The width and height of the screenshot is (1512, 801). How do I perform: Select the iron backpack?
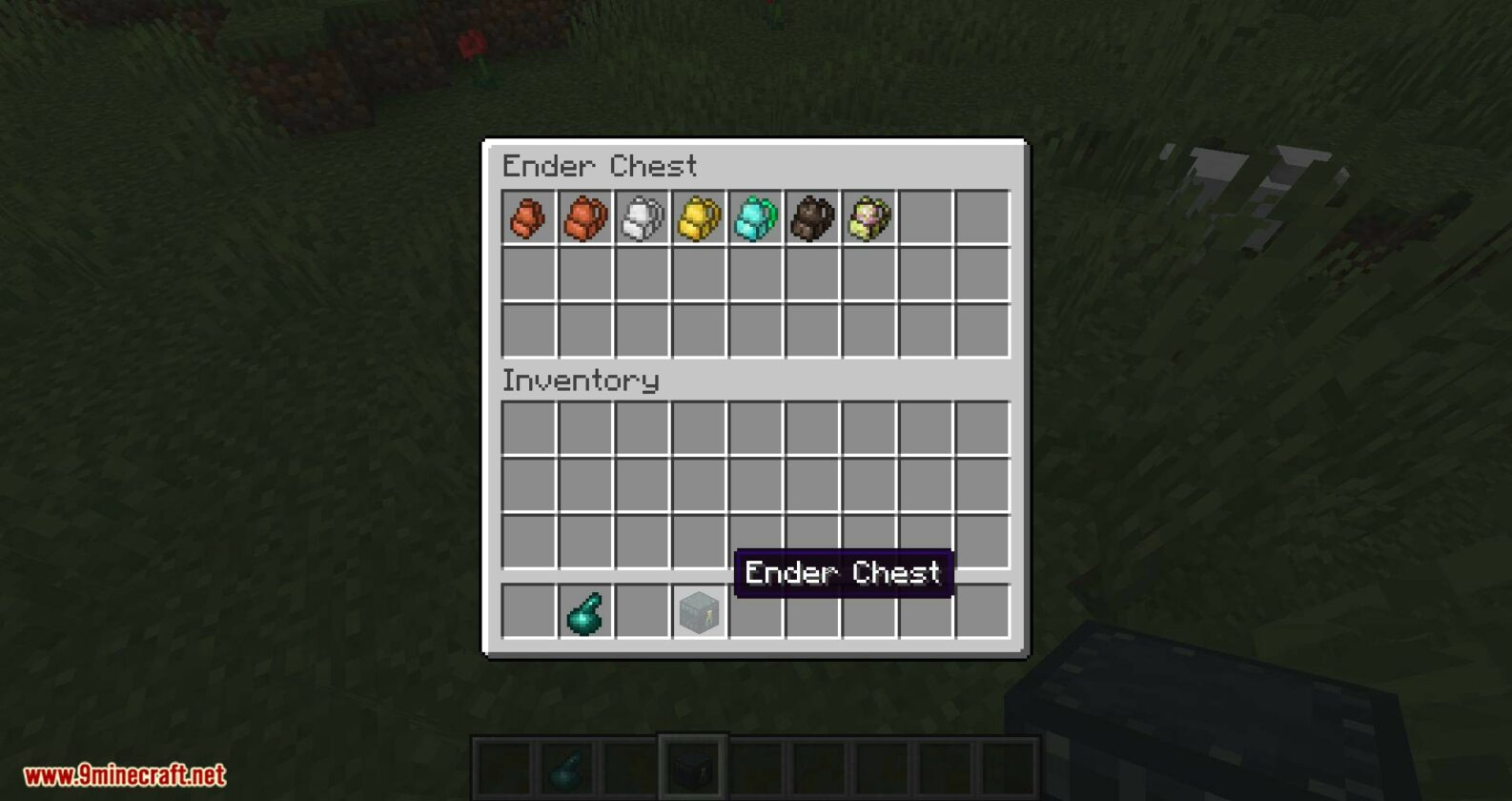click(641, 219)
